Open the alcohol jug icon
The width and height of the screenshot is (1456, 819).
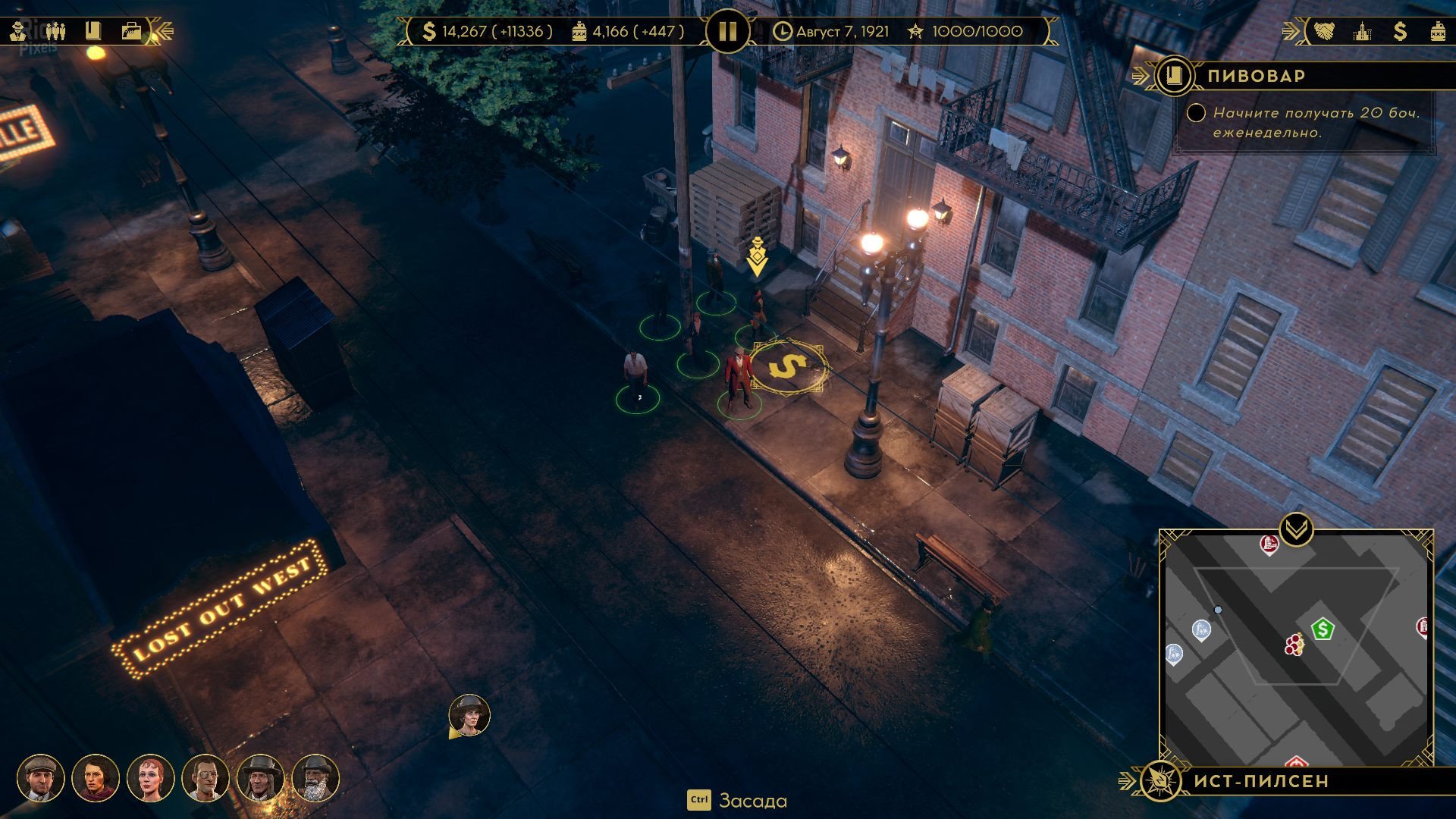pyautogui.click(x=1437, y=31)
